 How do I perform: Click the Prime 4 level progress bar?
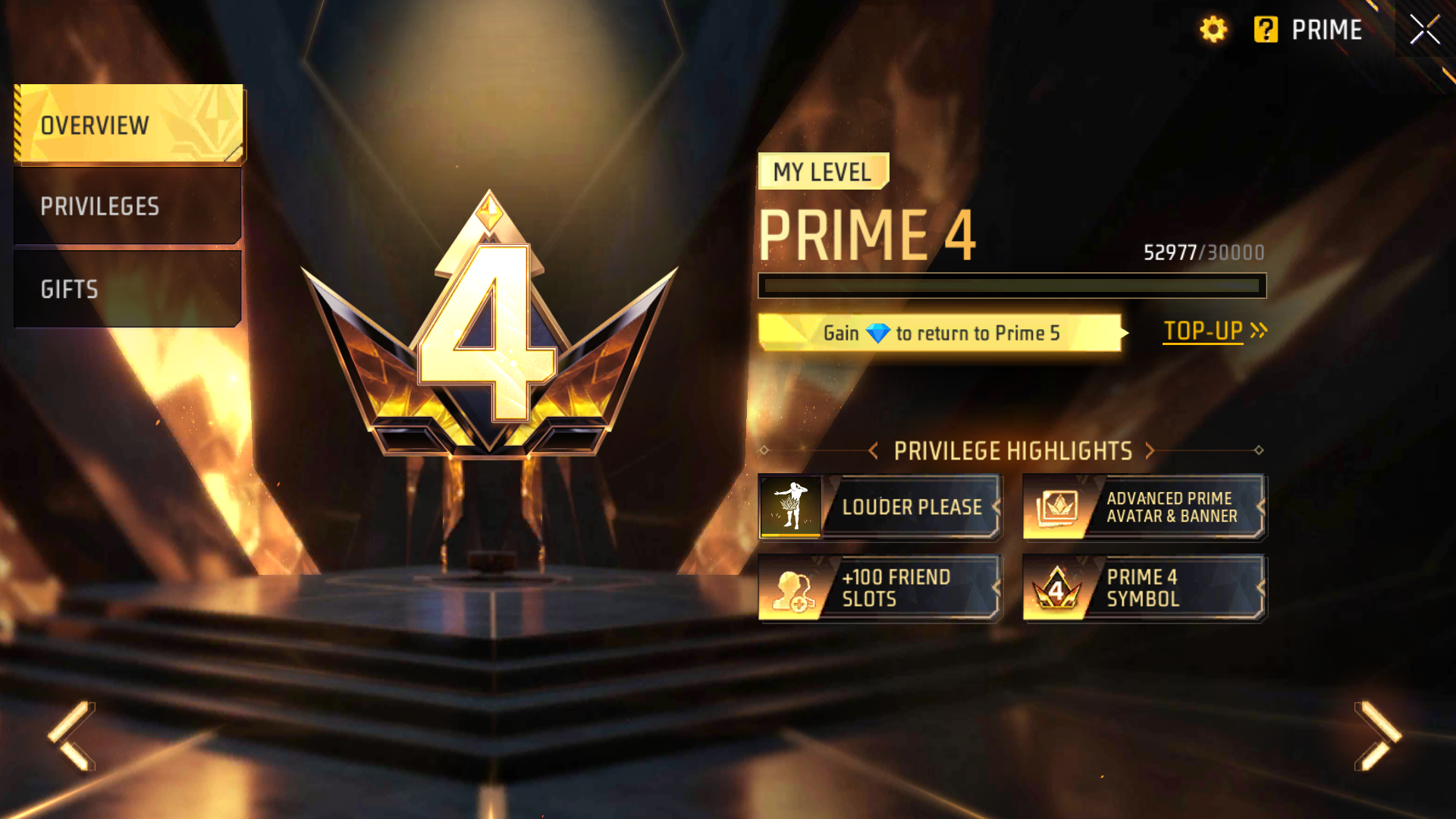coord(1012,285)
